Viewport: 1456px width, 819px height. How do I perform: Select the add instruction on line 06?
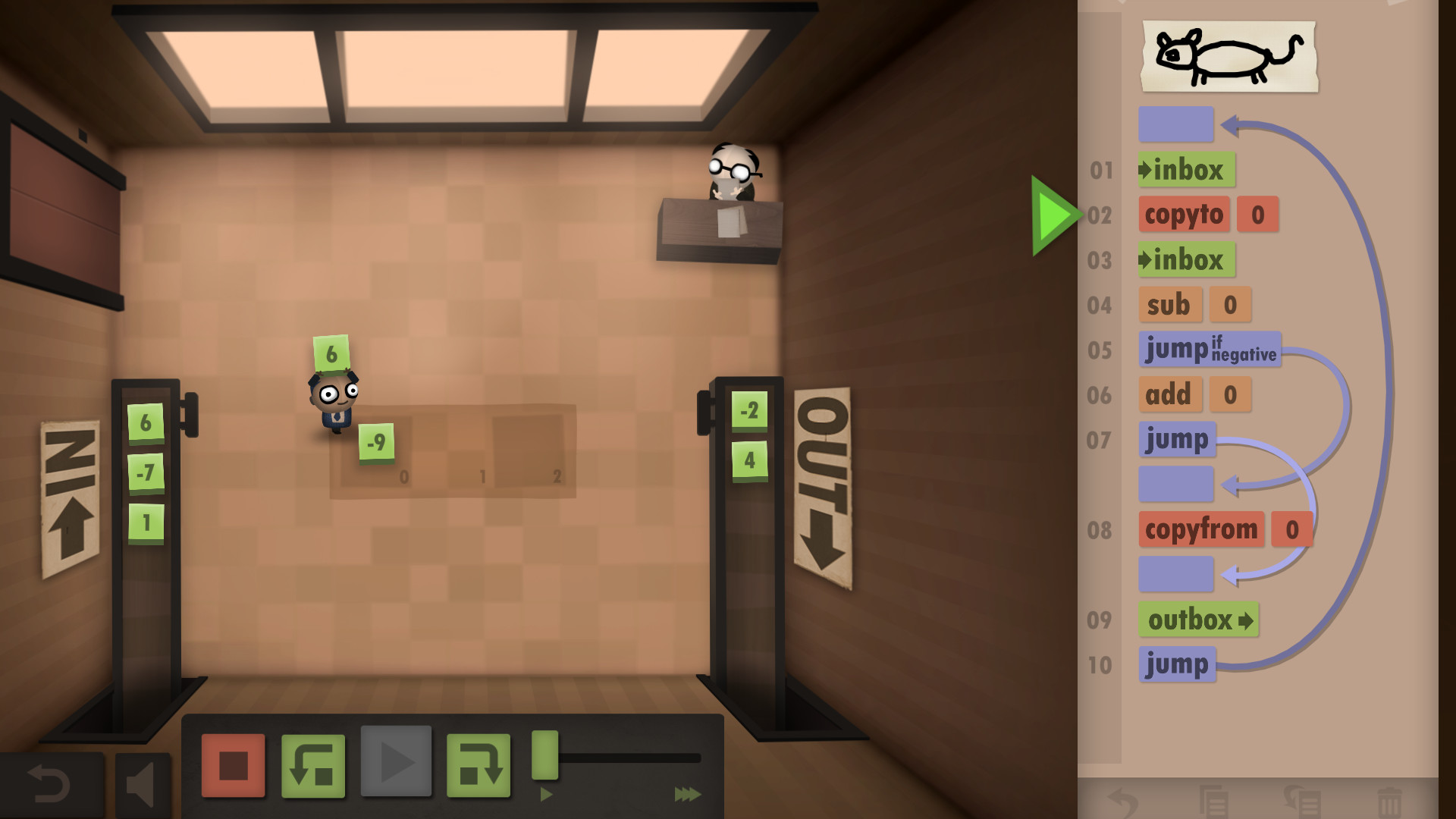pyautogui.click(x=1170, y=394)
